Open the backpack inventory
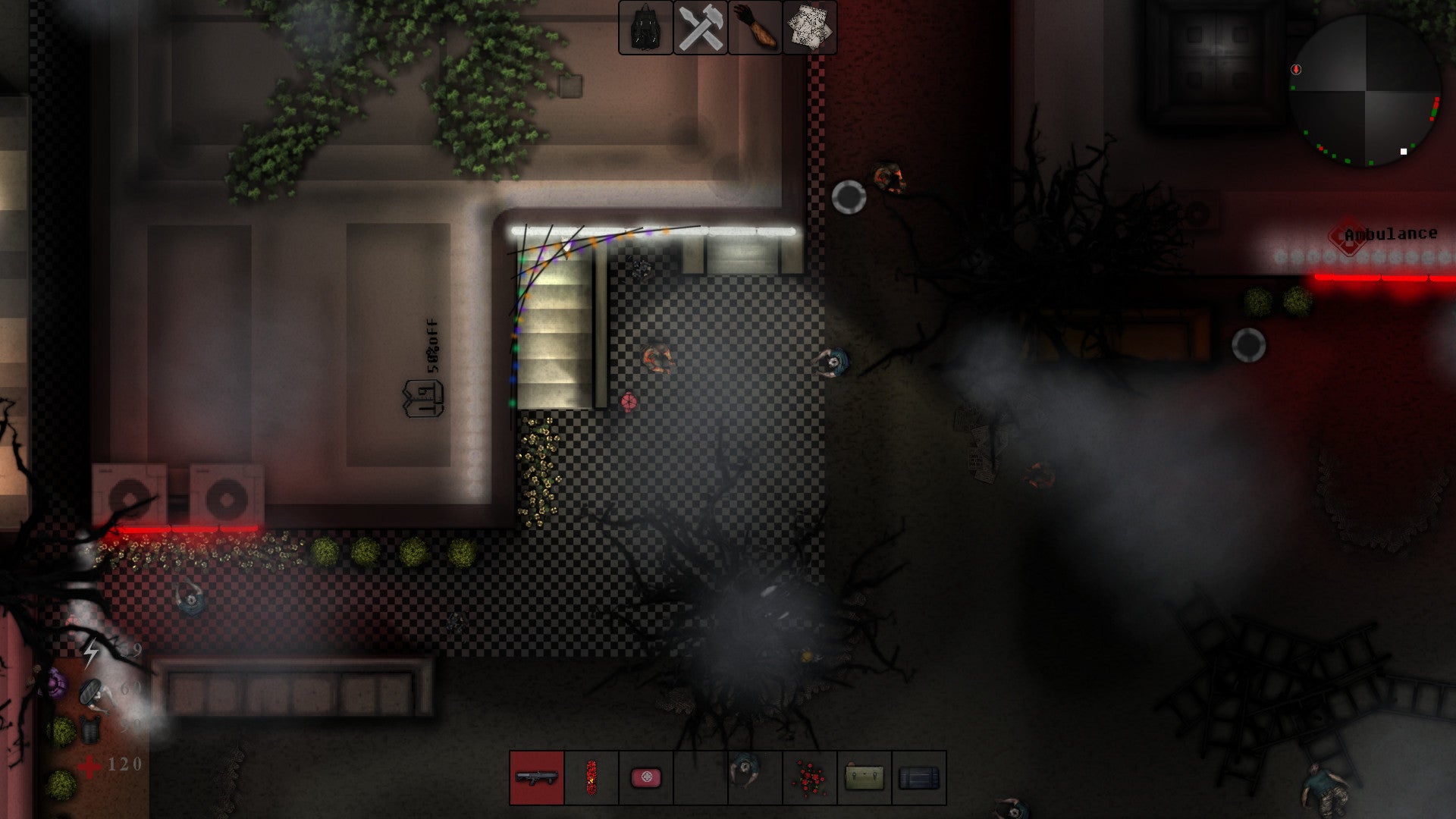Viewport: 1456px width, 819px height. (x=645, y=28)
